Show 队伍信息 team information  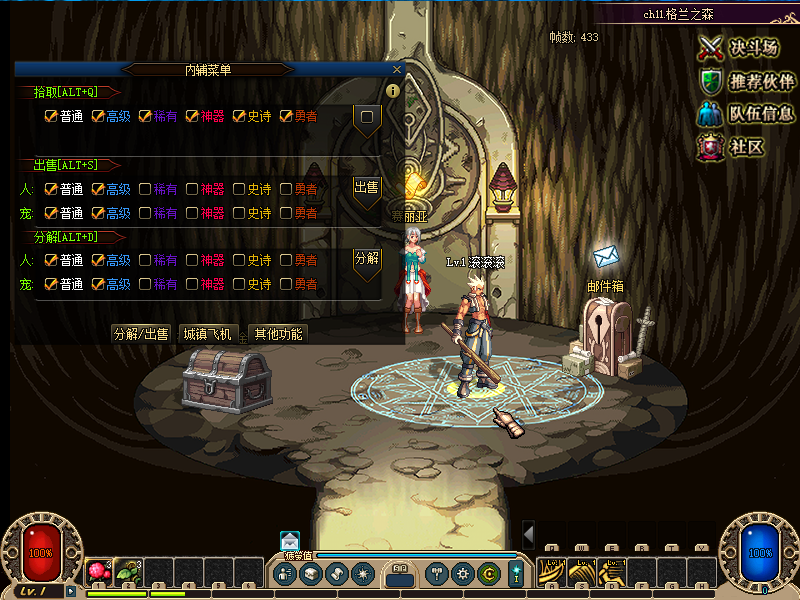click(x=747, y=114)
